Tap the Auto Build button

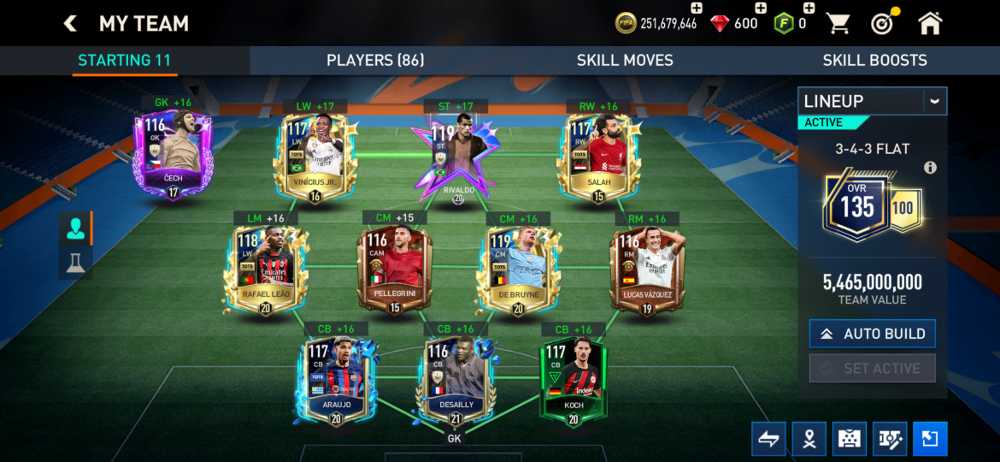pyautogui.click(x=872, y=334)
